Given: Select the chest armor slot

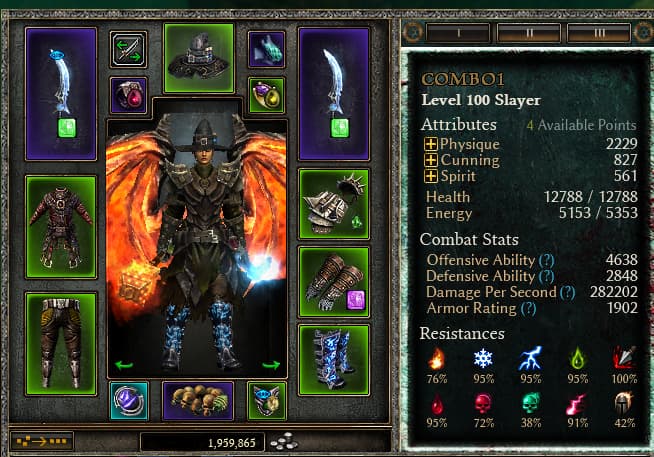Looking at the screenshot, I should [x=61, y=212].
